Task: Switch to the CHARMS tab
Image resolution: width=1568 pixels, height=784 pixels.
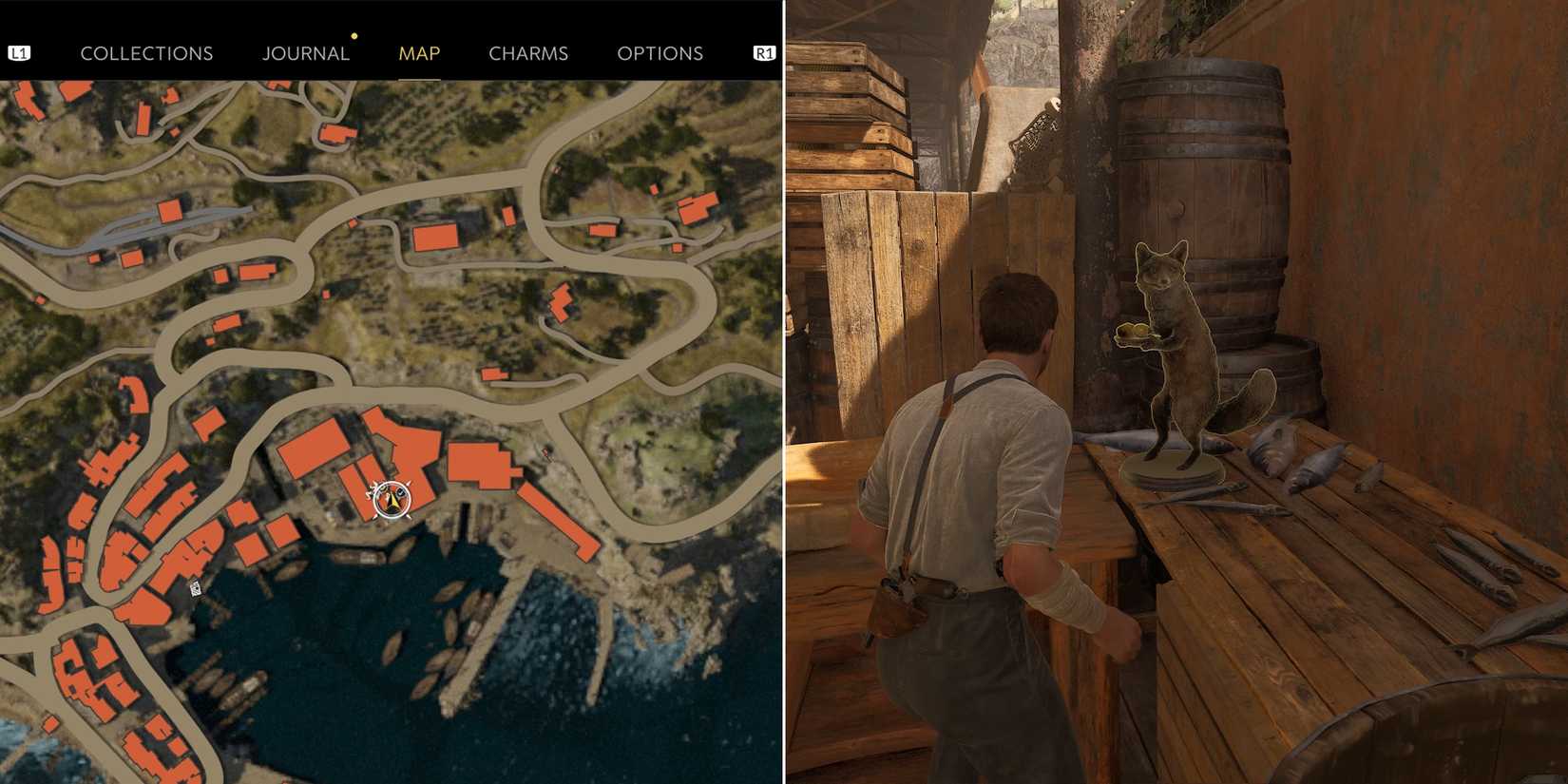Action: click(x=528, y=53)
